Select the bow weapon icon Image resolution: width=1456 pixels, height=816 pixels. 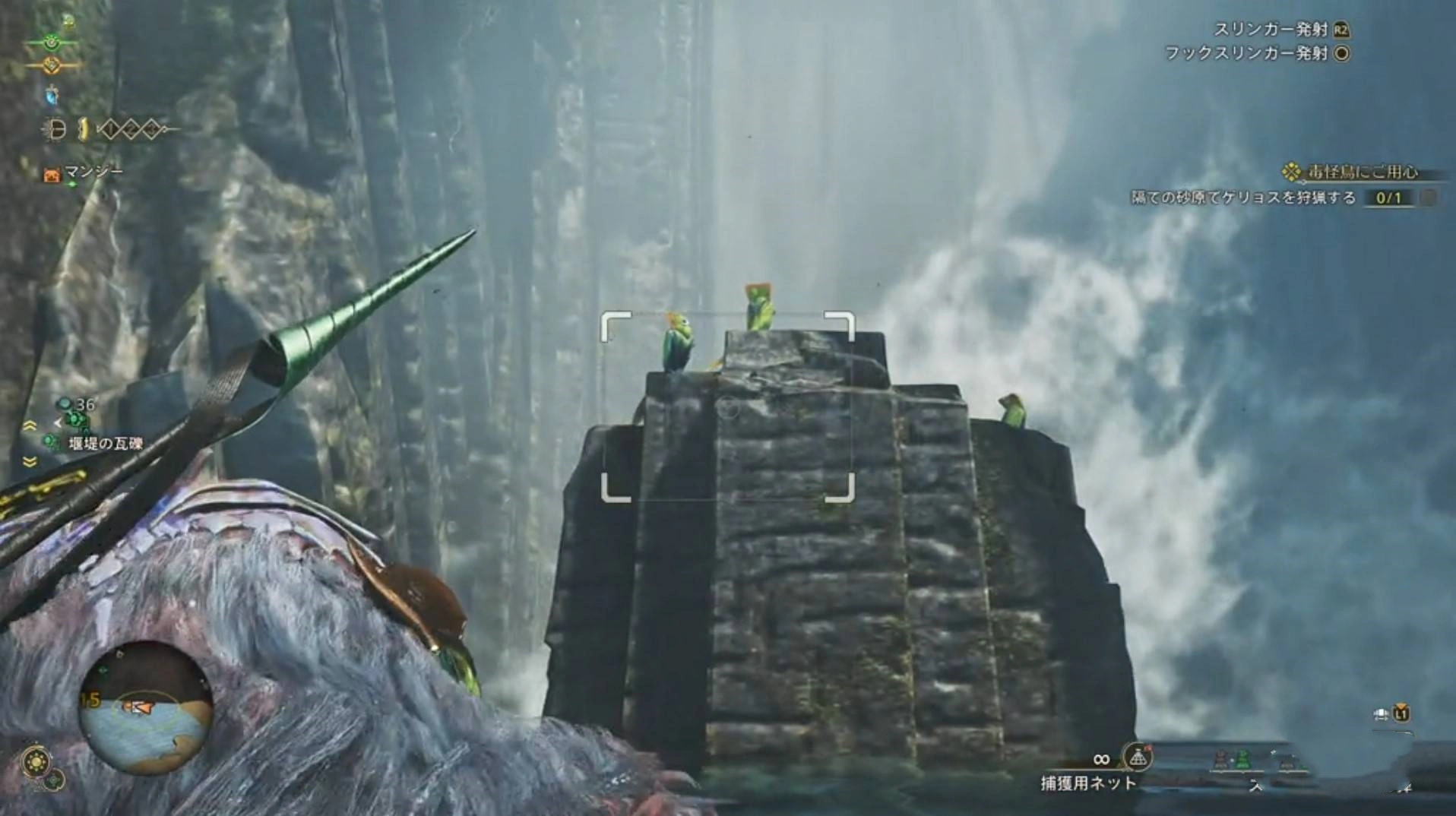pos(55,131)
